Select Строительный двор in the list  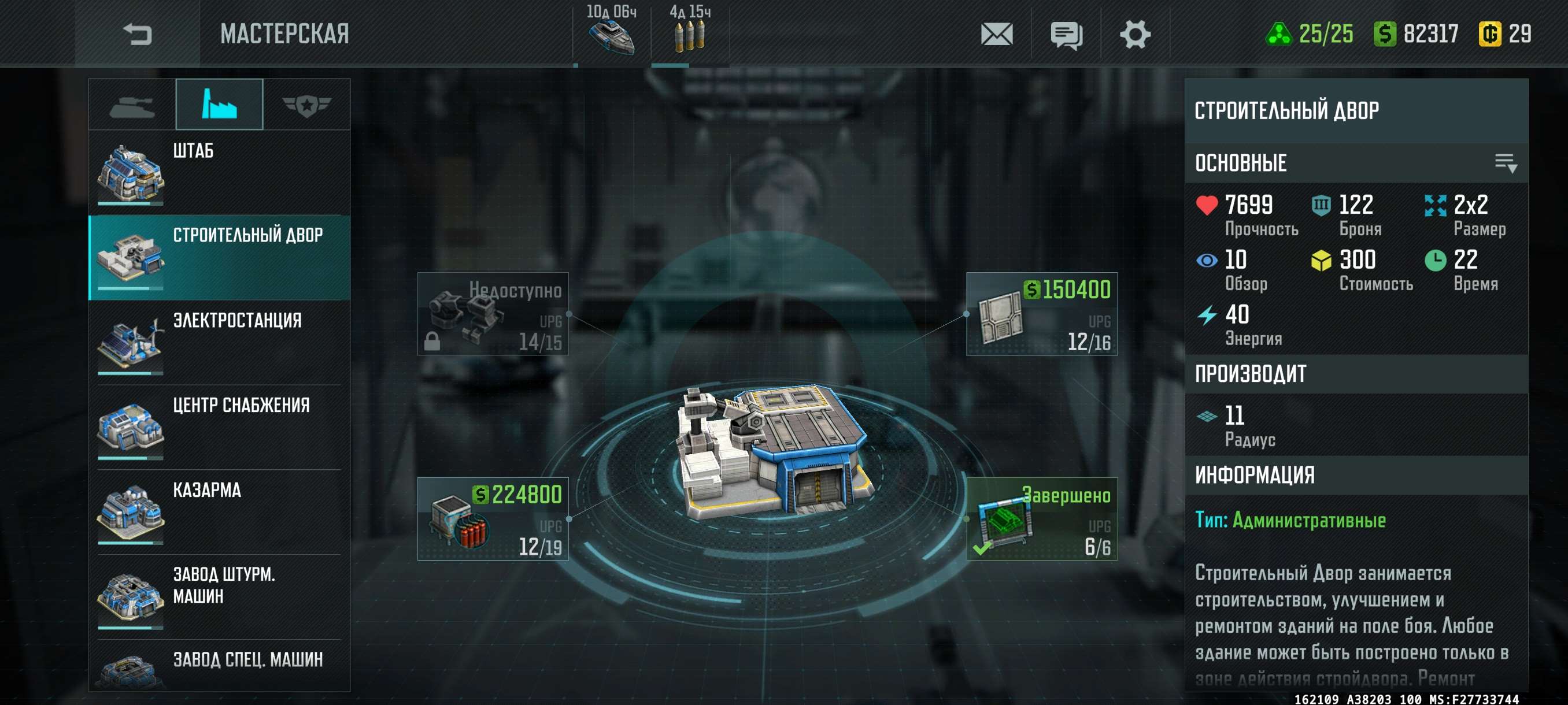tap(219, 257)
